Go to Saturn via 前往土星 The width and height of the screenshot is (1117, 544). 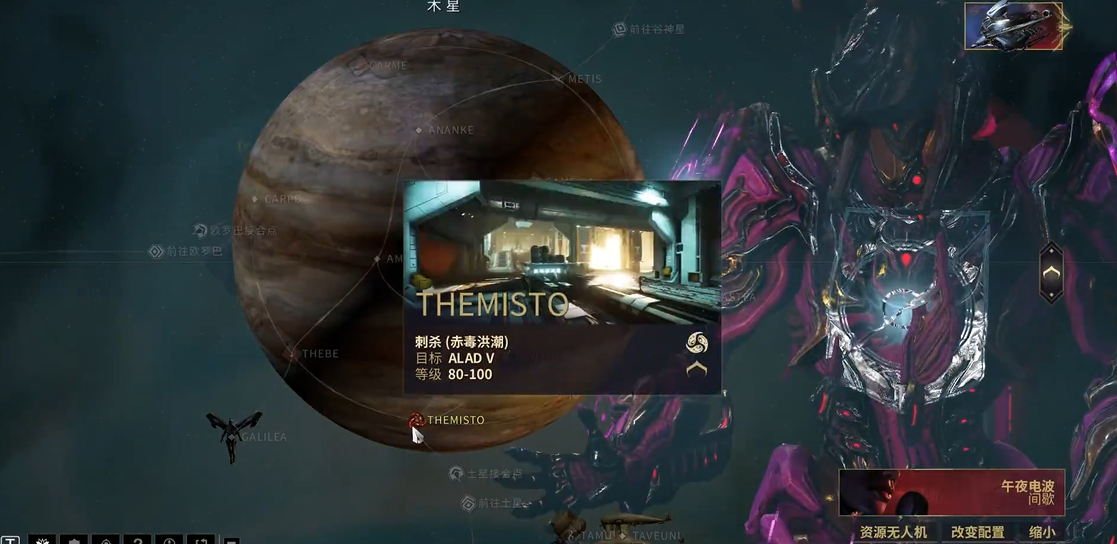tap(470, 502)
